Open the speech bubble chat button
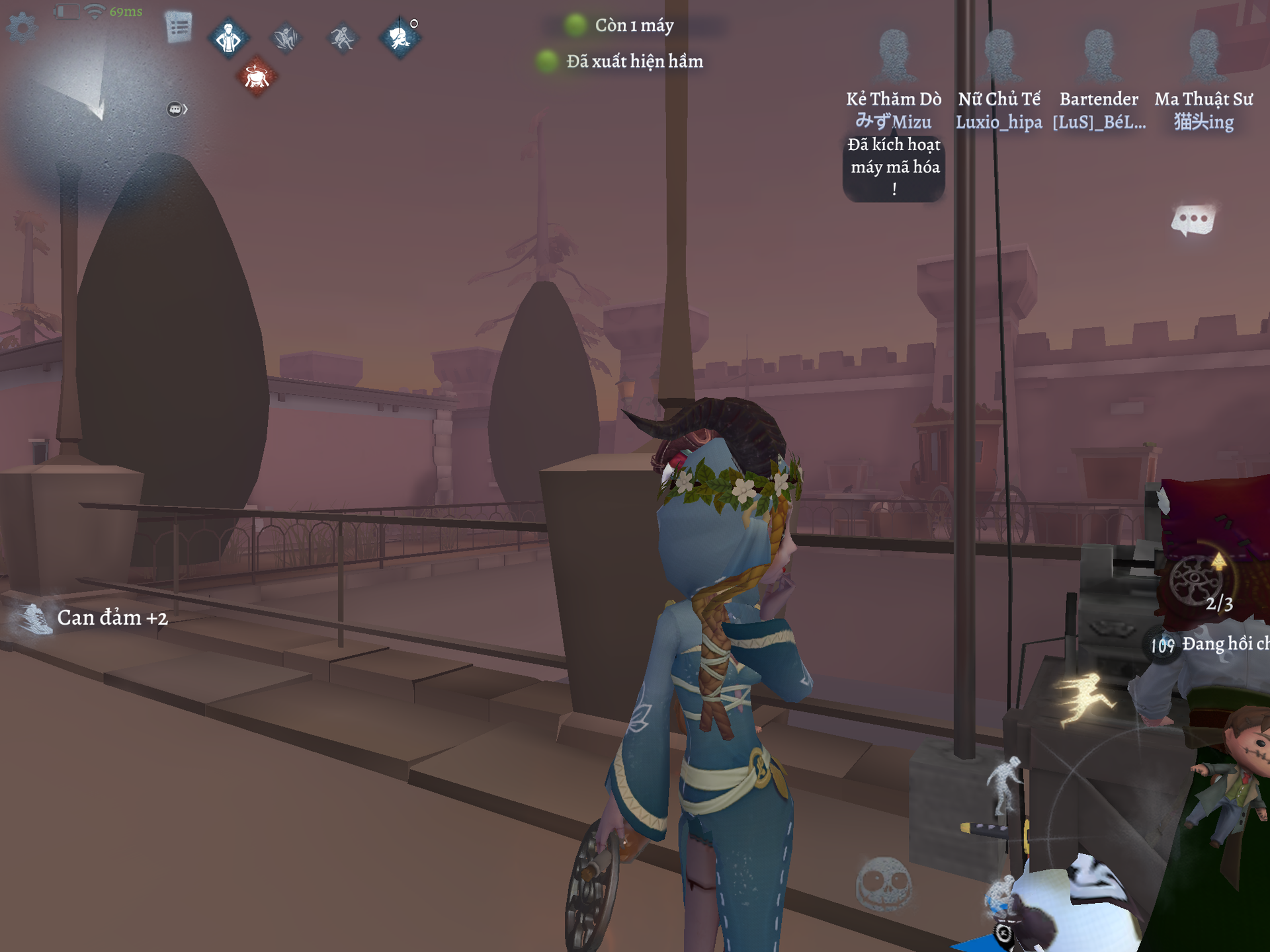1270x952 pixels. click(x=1193, y=220)
